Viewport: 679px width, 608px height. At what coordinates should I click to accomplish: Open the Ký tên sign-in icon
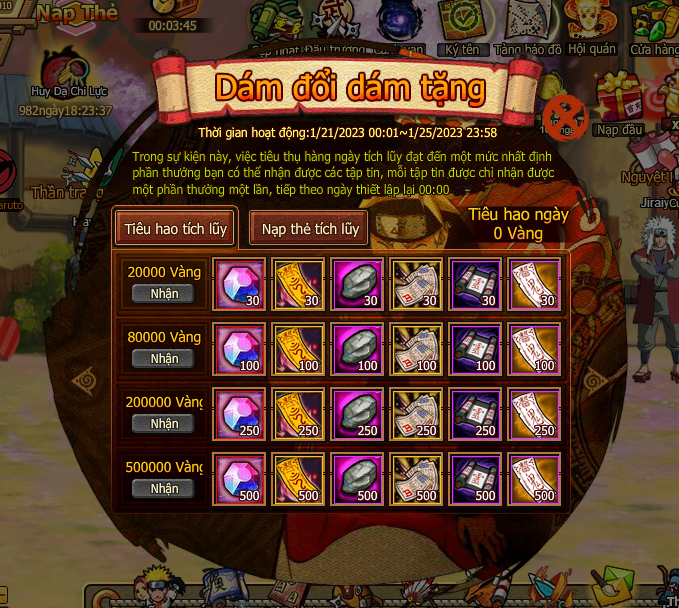463,25
